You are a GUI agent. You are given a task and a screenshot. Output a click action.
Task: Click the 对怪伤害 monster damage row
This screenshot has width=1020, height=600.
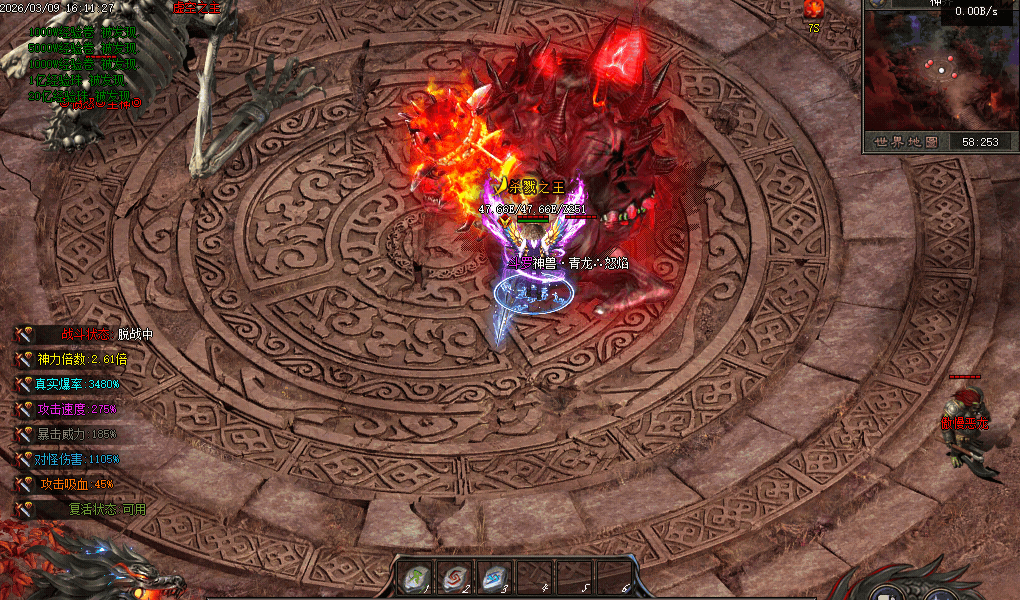point(78,459)
